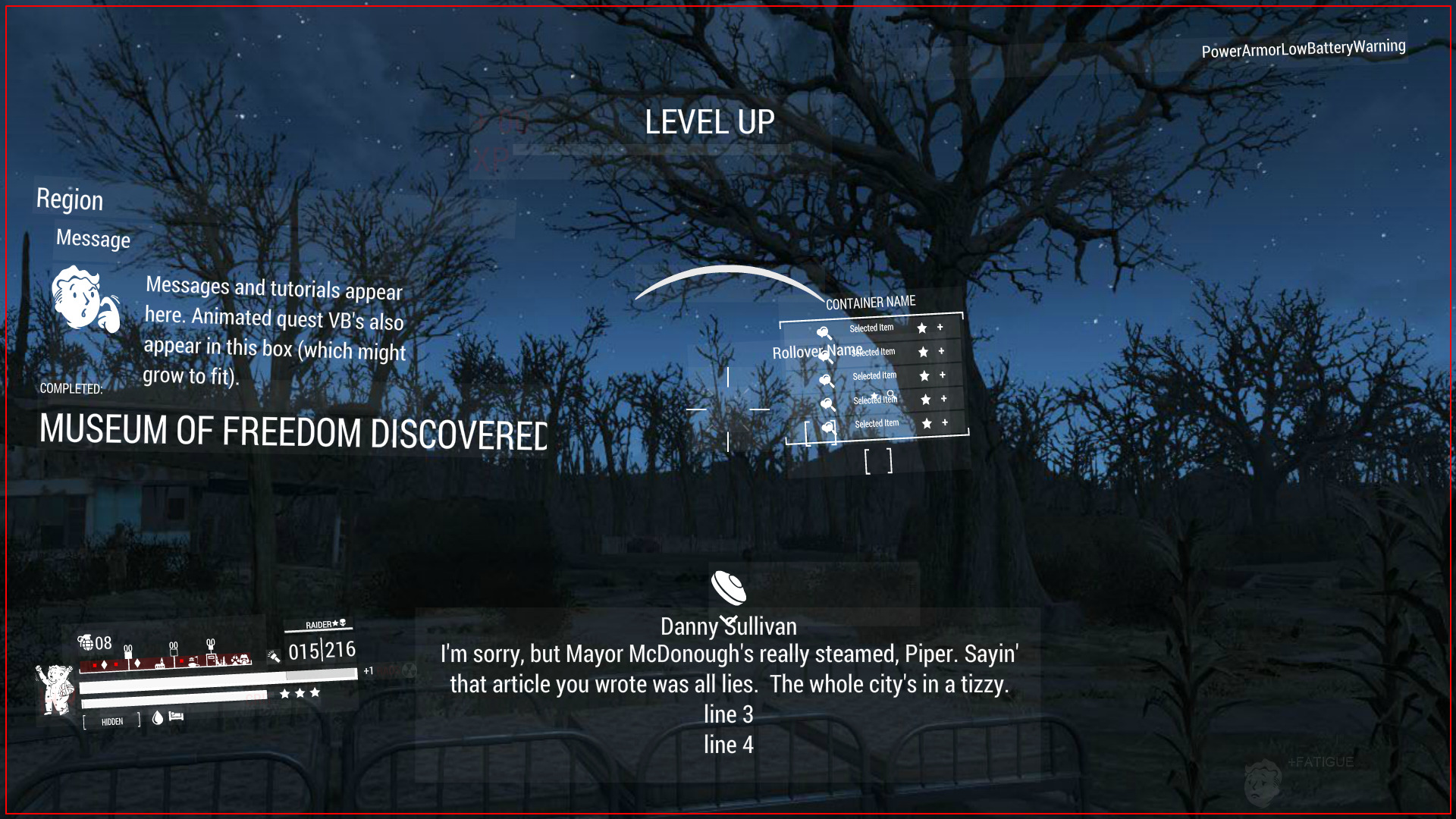Select the water drop thirst icon near HIDDEN
The image size is (1456, 819).
coord(158,719)
